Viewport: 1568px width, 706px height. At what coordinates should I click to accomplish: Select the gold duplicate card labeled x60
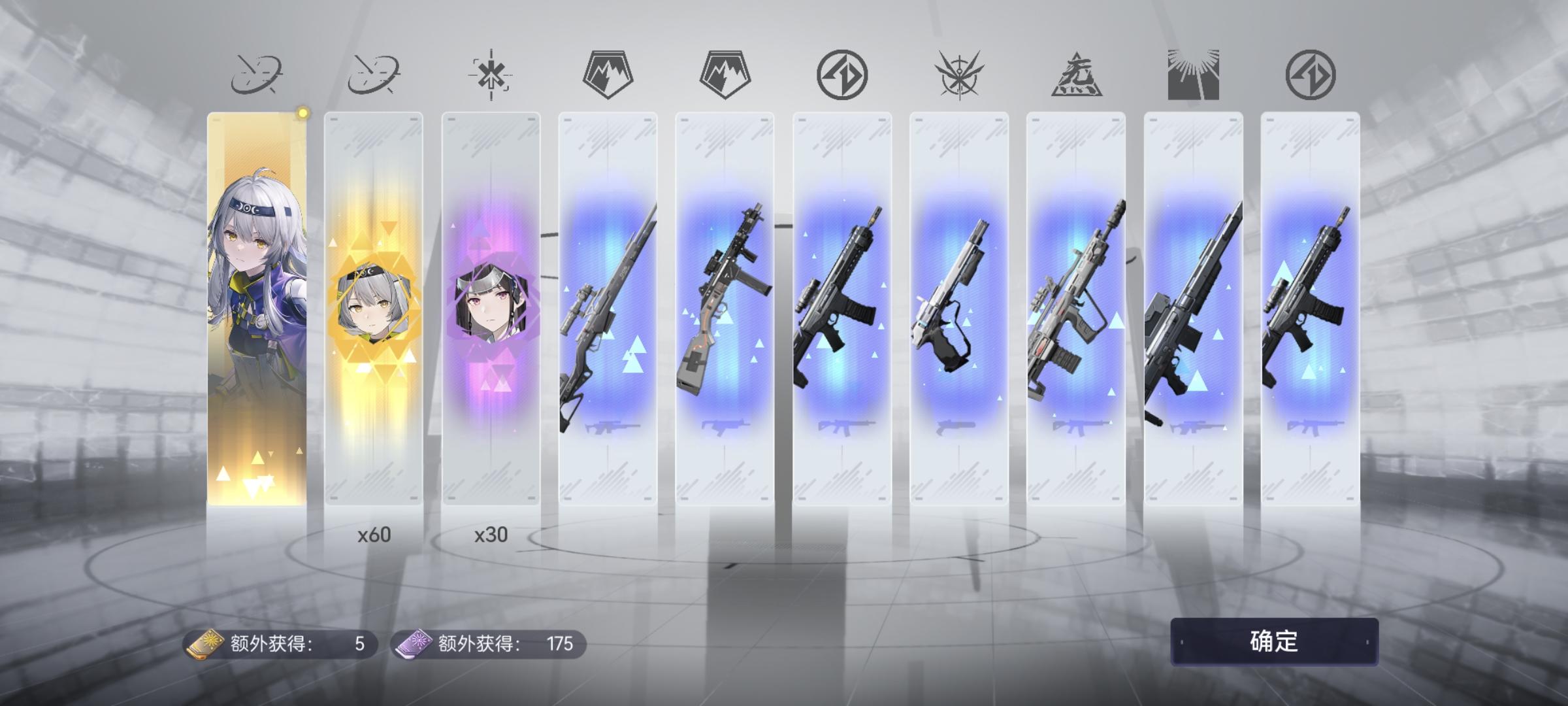pos(374,314)
